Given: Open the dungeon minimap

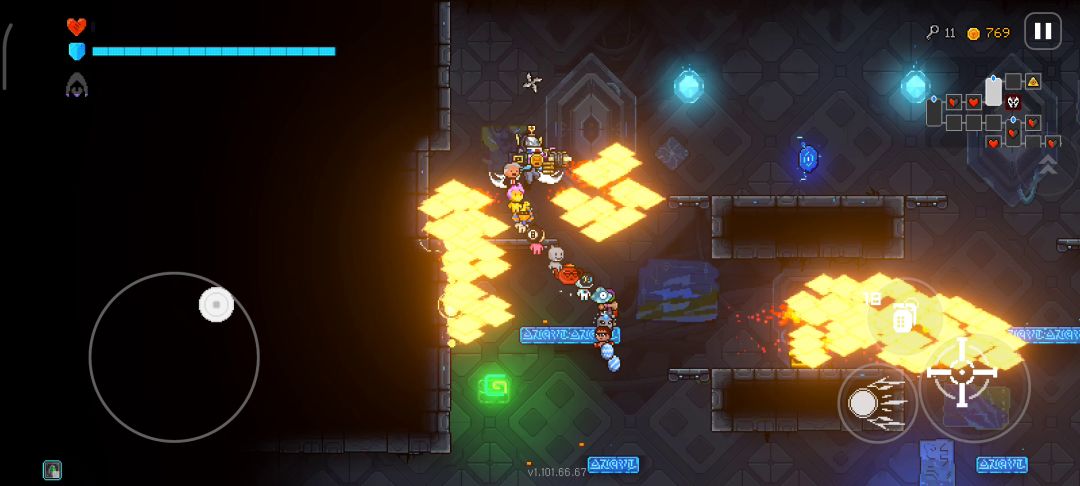Looking at the screenshot, I should tap(988, 111).
